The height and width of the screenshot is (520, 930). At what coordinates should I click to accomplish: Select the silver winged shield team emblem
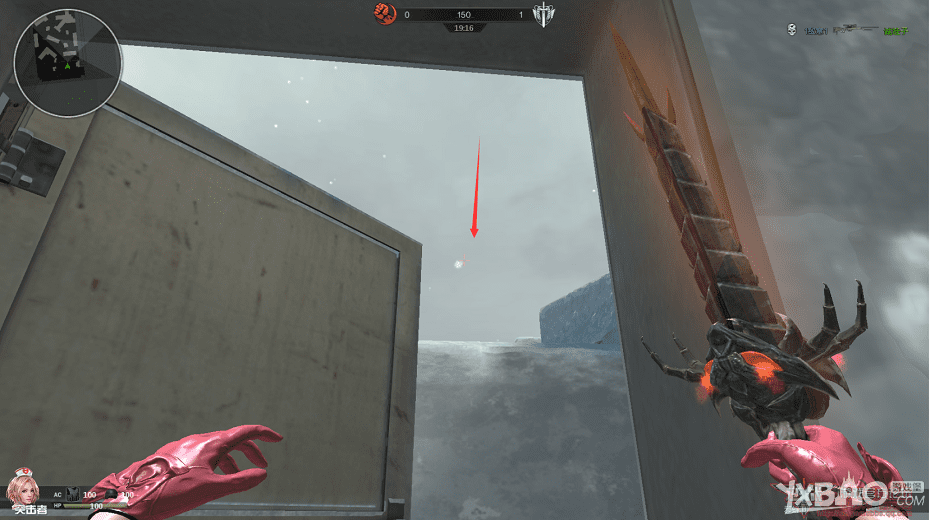tap(543, 14)
